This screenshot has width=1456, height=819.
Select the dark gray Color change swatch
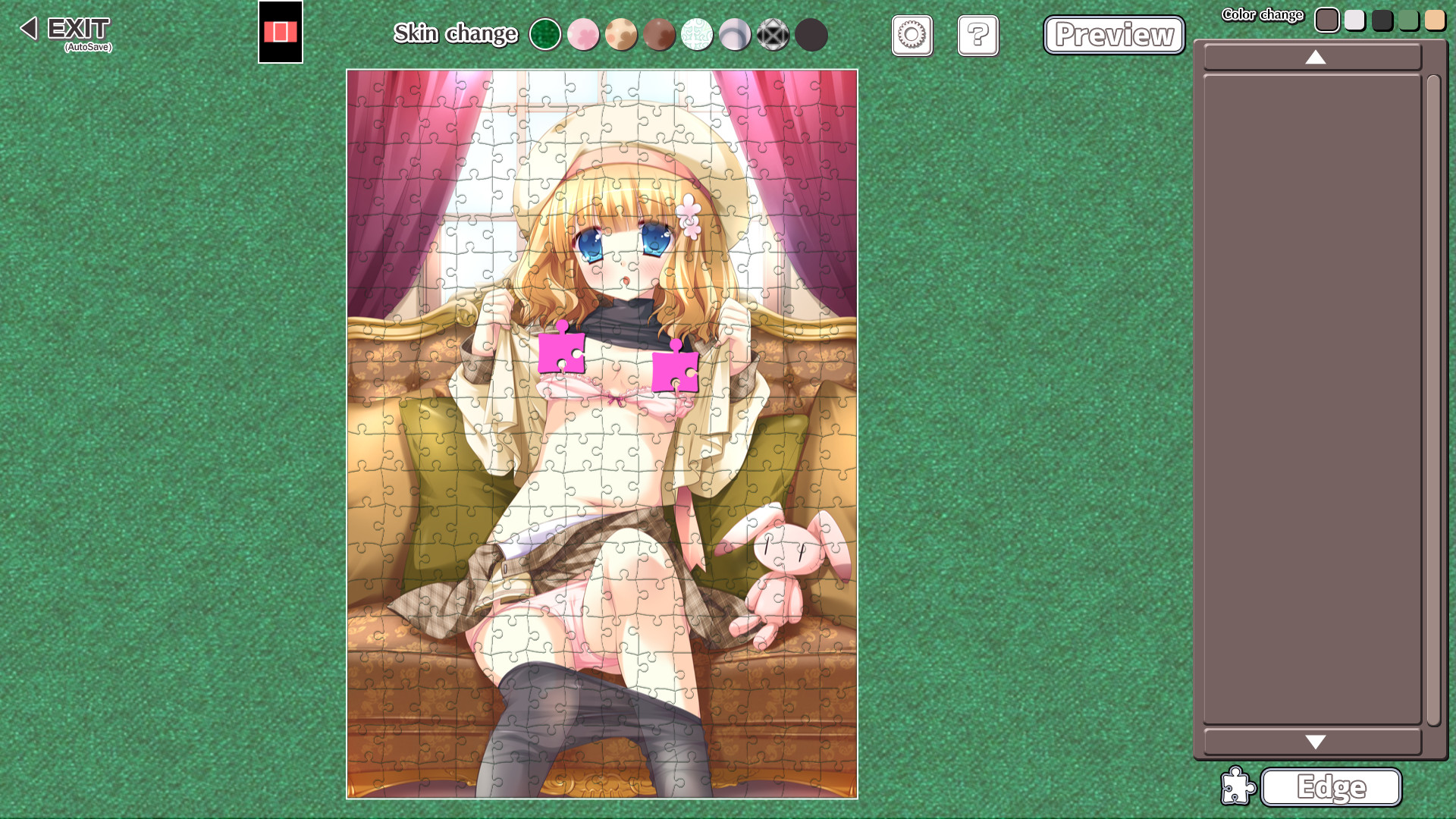1382,20
